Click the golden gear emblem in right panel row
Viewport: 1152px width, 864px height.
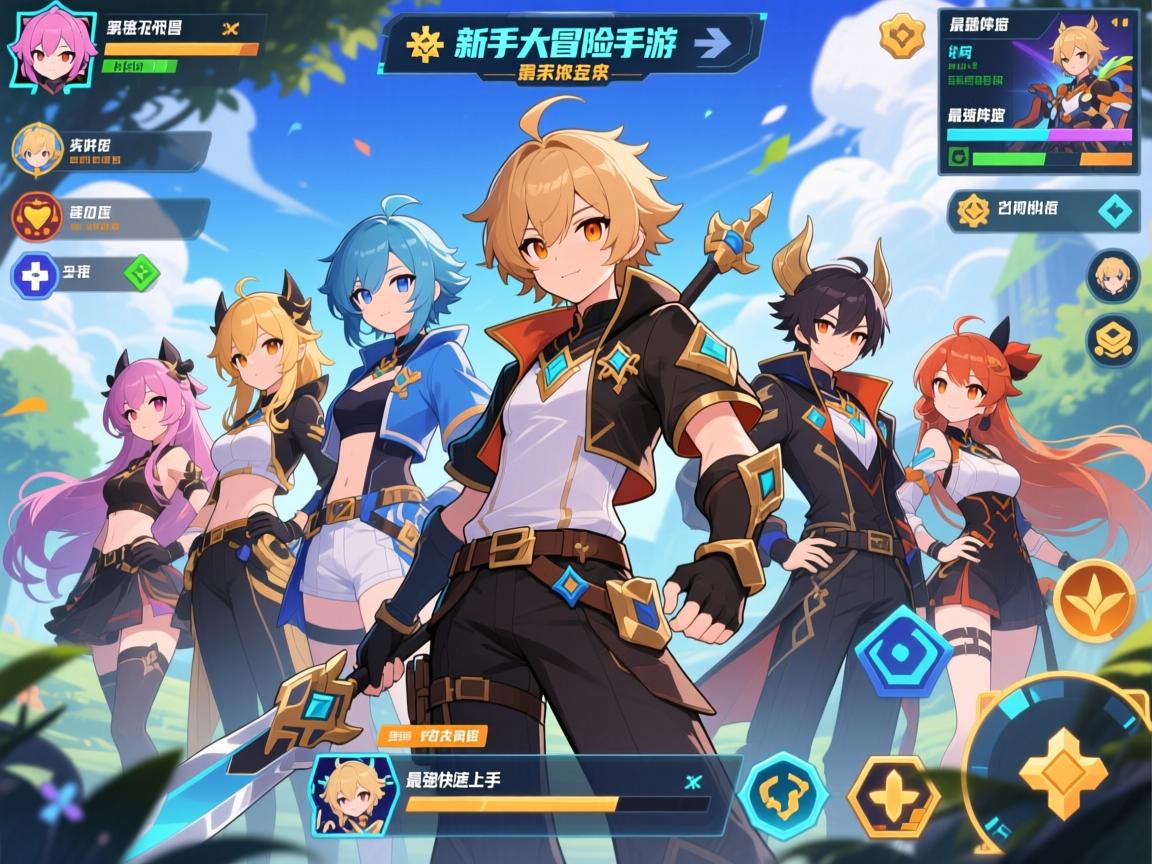[973, 210]
